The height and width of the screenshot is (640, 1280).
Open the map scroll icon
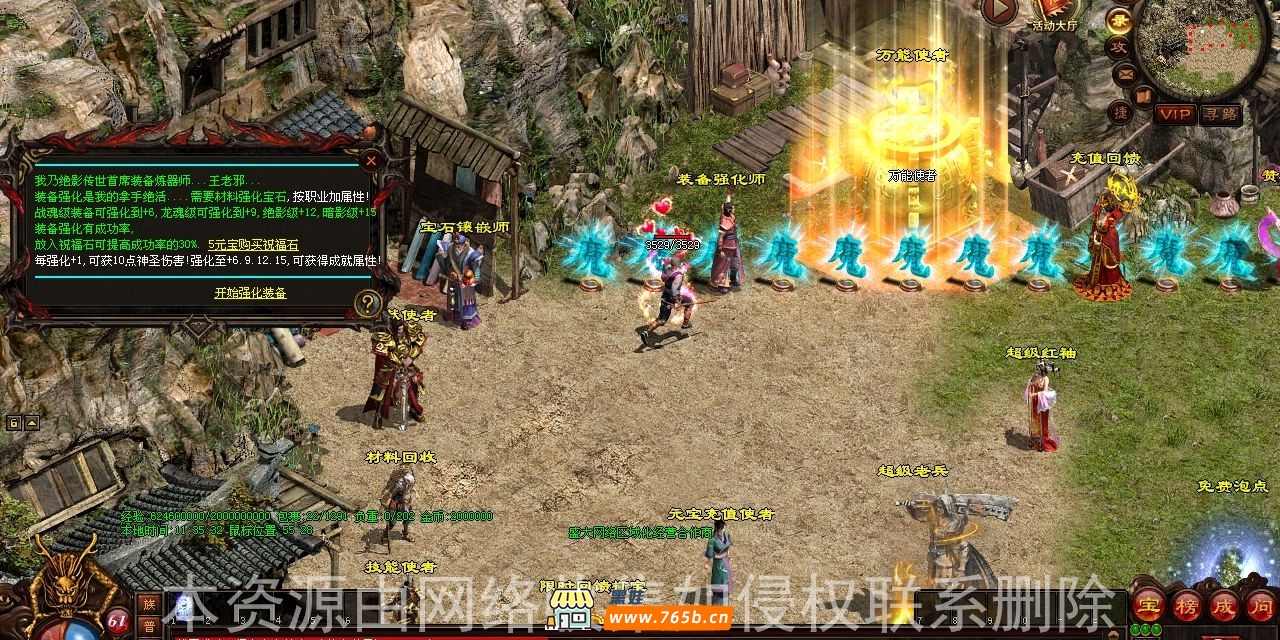(1143, 95)
